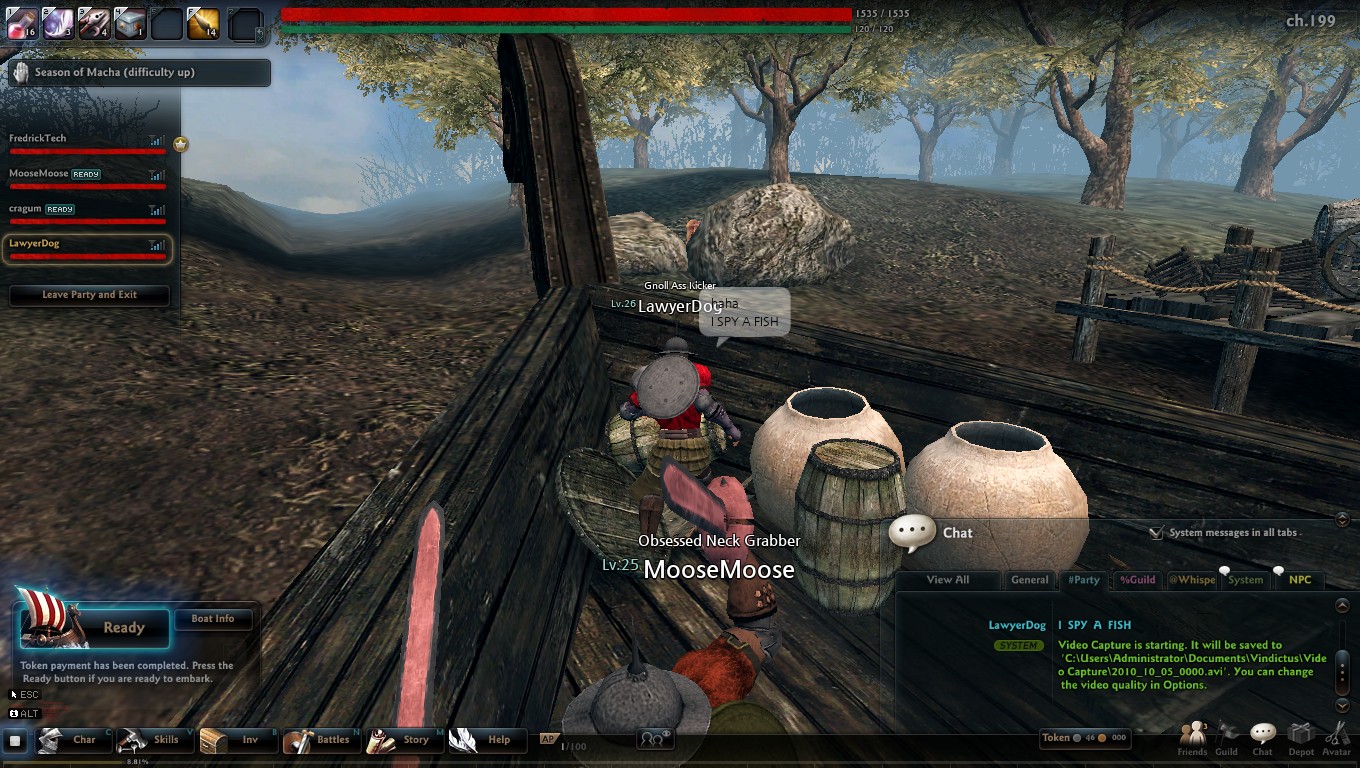Switch to the %Guild chat tab
The image size is (1360, 768).
click(x=1137, y=580)
